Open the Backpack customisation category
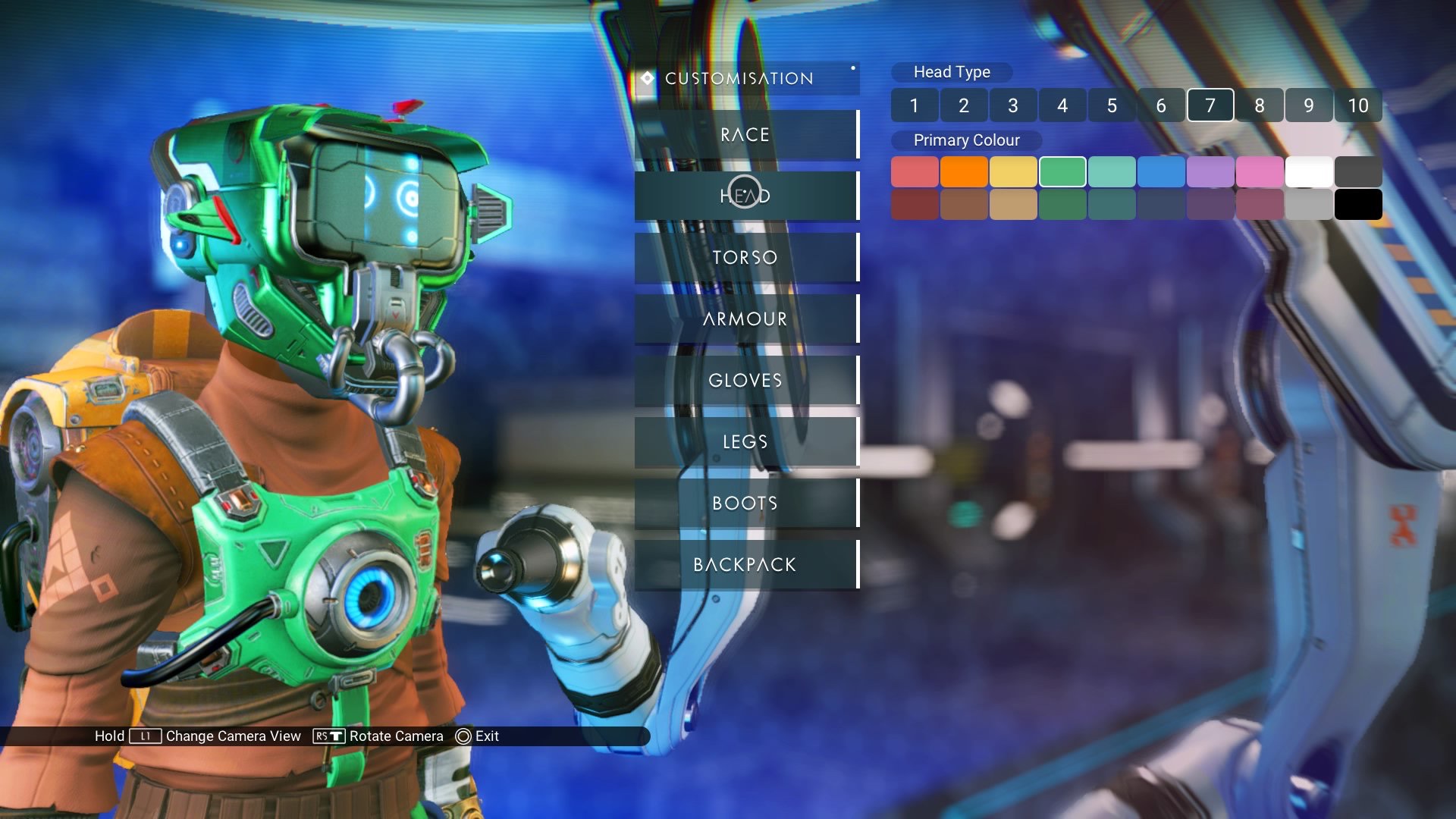The width and height of the screenshot is (1456, 819). click(x=746, y=565)
